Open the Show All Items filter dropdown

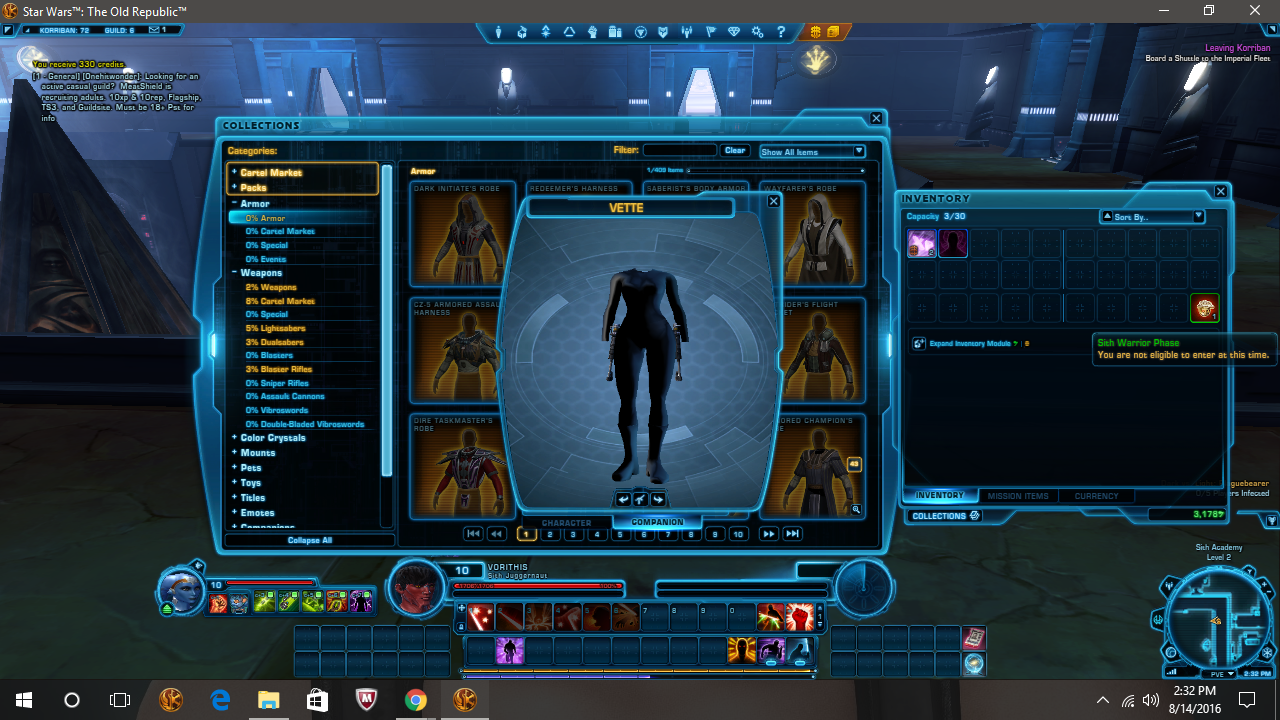812,151
